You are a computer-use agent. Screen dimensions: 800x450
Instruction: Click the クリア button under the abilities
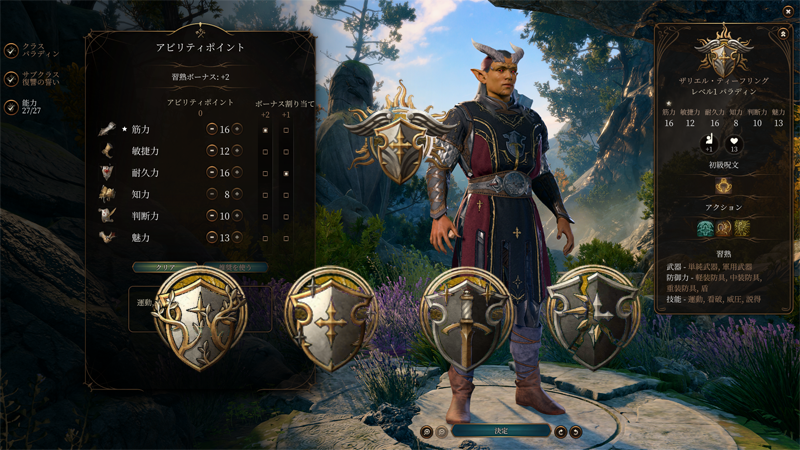pos(165,268)
